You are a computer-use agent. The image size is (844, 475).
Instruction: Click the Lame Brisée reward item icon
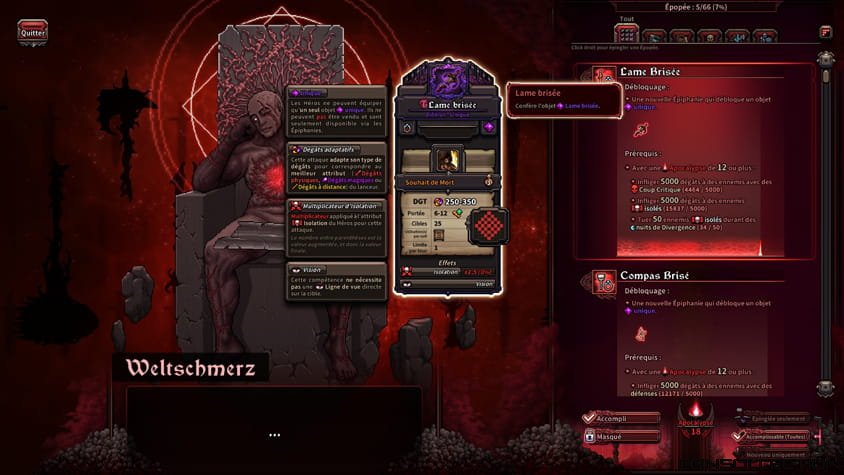(x=639, y=129)
